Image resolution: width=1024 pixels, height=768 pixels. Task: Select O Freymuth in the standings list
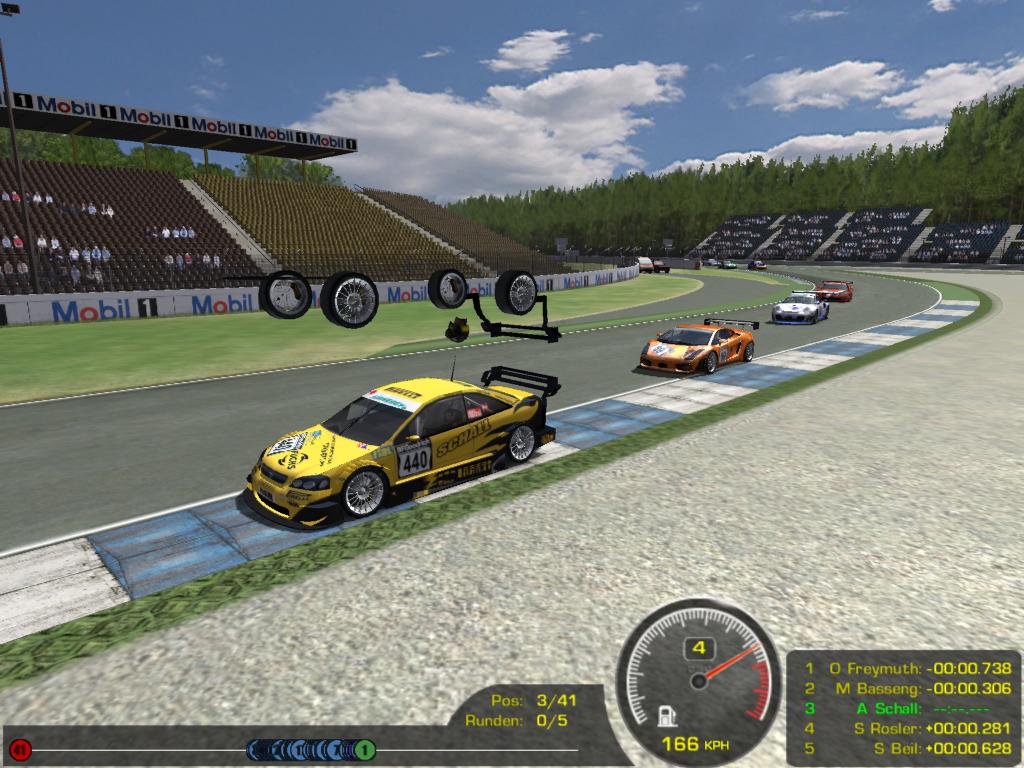(905, 668)
